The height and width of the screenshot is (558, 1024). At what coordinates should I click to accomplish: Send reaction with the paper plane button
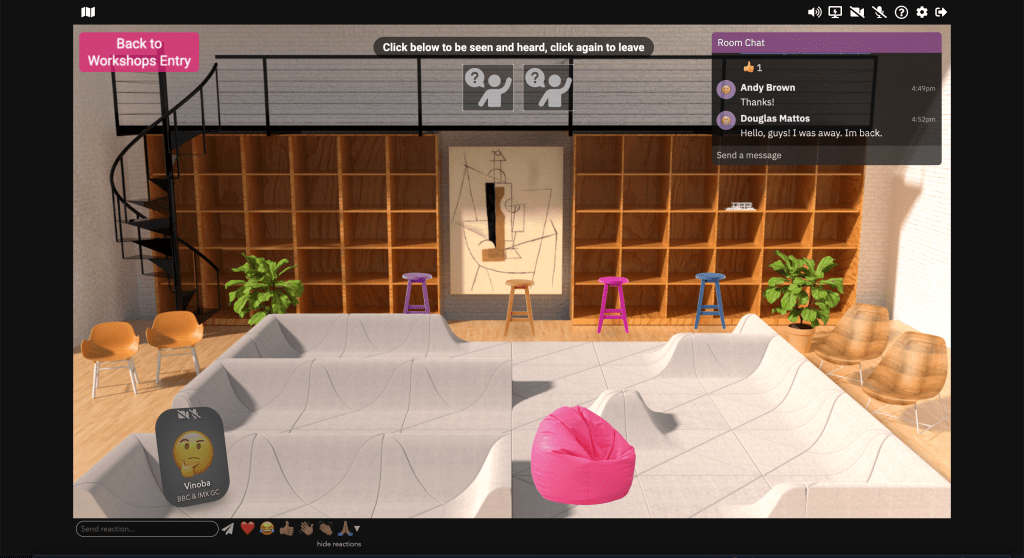[228, 529]
